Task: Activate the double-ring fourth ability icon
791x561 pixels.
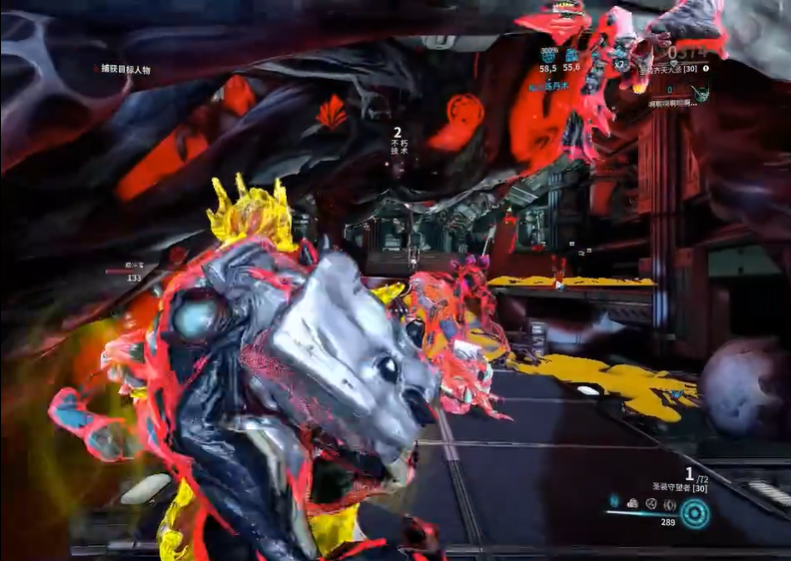Action: tap(670, 503)
